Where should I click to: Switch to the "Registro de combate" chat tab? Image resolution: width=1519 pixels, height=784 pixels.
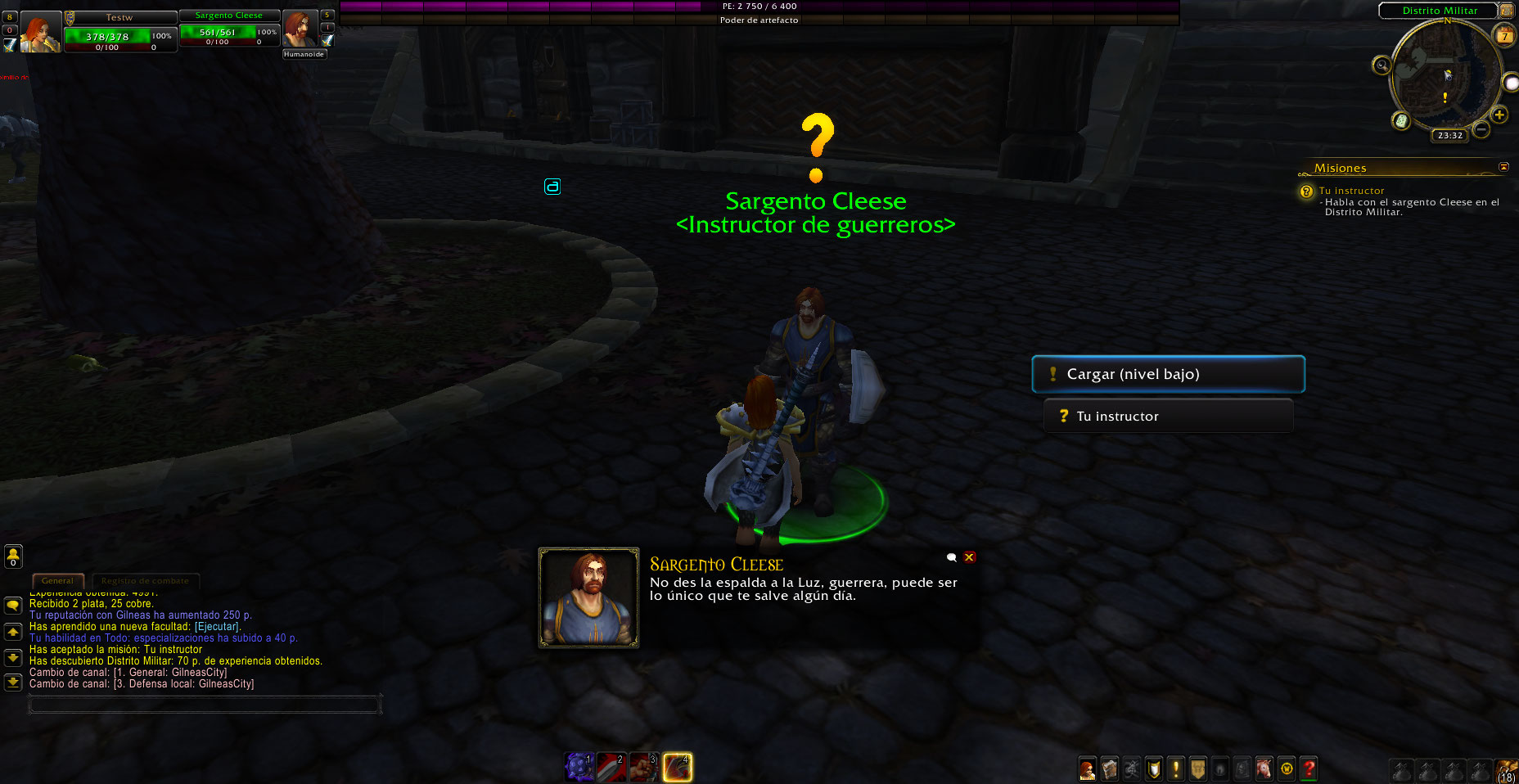(x=145, y=581)
